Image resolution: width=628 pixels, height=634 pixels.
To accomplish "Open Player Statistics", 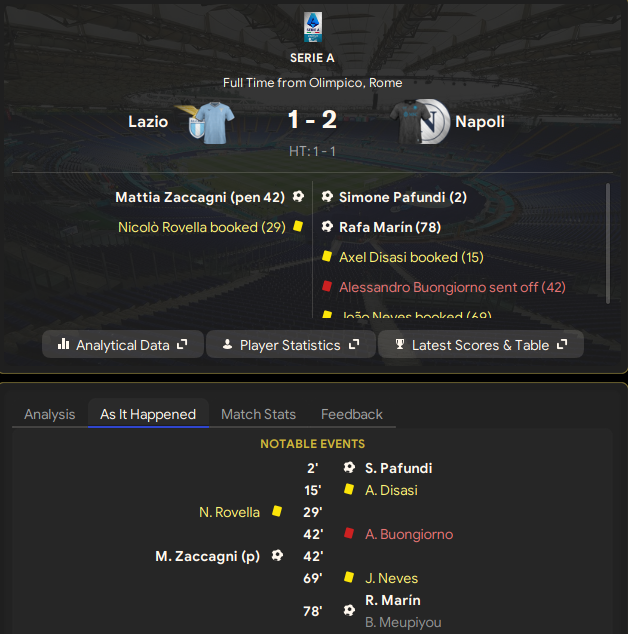I will coord(291,345).
